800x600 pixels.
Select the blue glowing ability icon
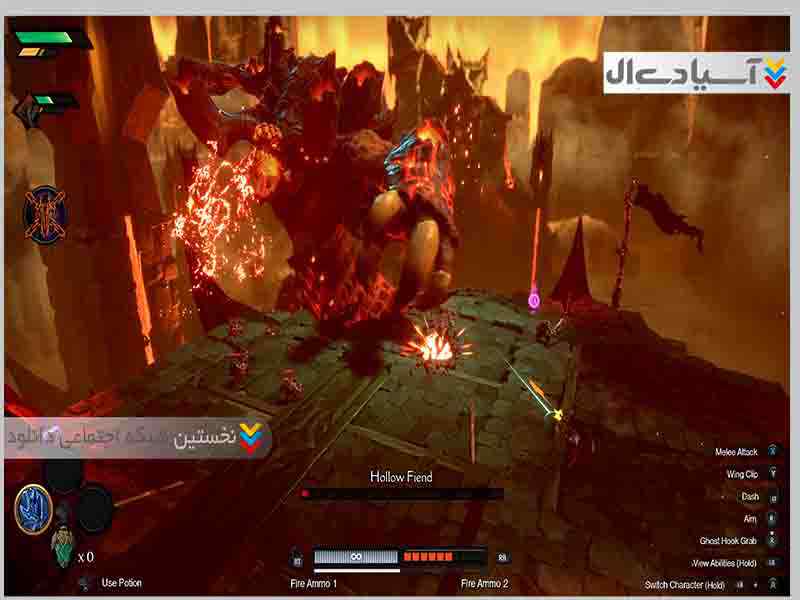[33, 508]
